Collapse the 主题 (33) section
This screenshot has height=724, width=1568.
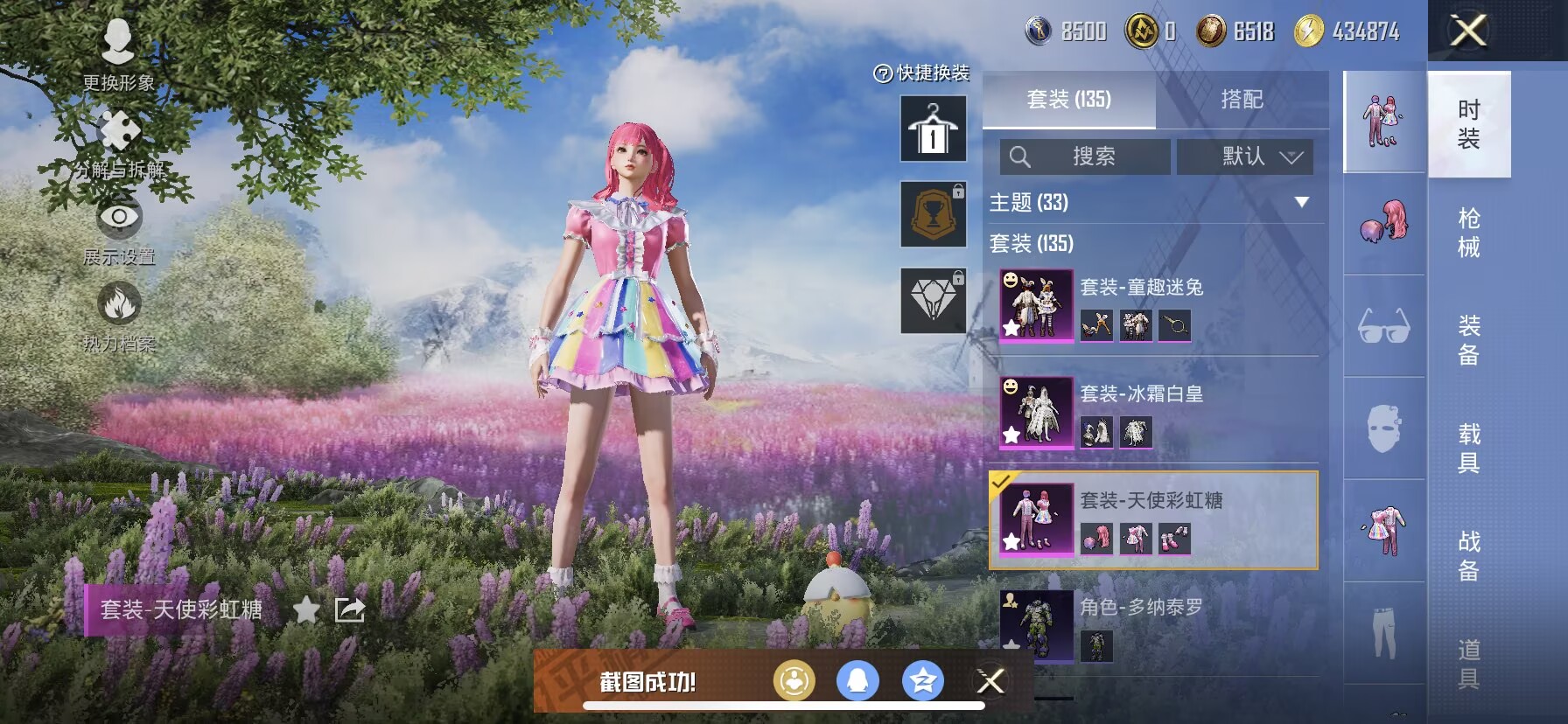(1301, 202)
